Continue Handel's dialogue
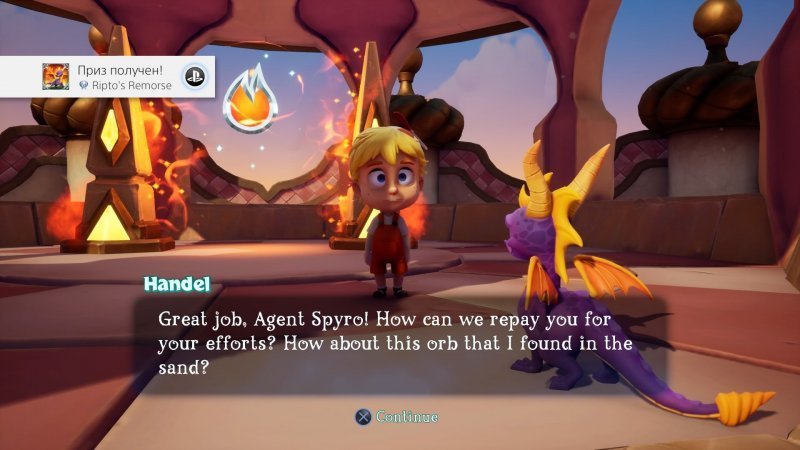Screen dimensions: 800x450 tap(398, 416)
